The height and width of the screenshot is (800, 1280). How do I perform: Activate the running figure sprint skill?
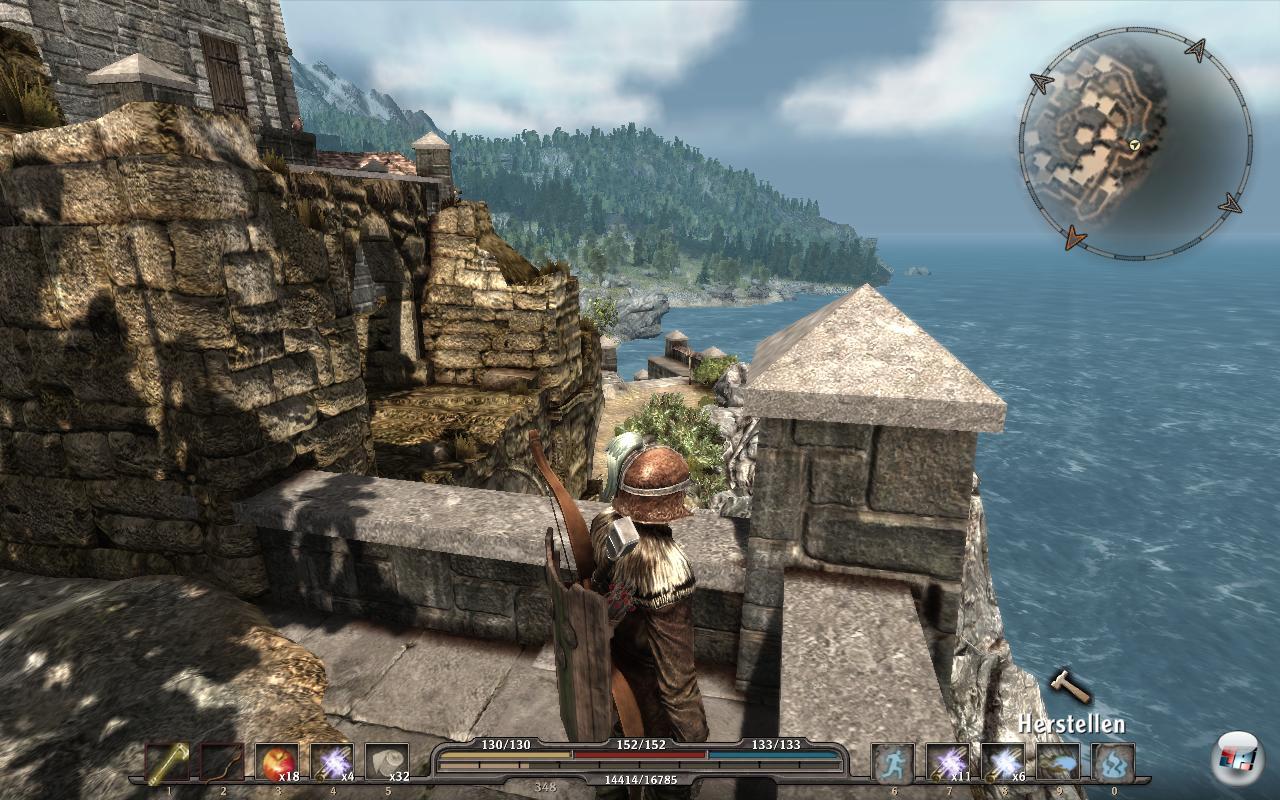click(892, 763)
